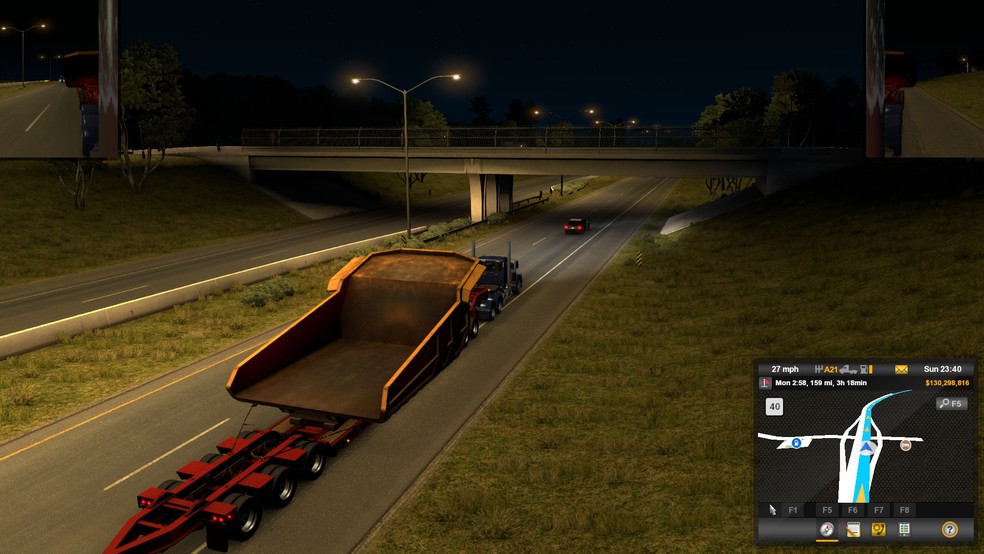Open the mail envelope notification
The height and width of the screenshot is (554, 984).
tap(901, 369)
